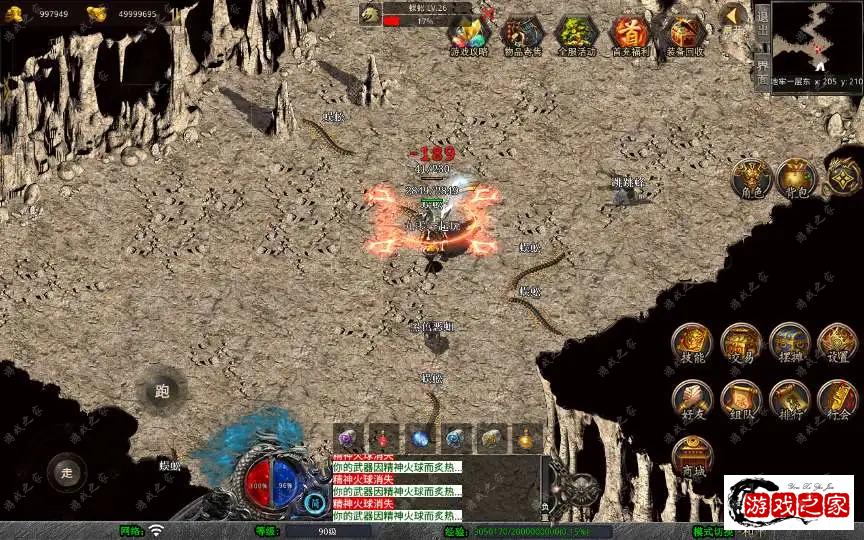Open the 首充福利 first-recharge reward
The image size is (864, 540).
pyautogui.click(x=630, y=36)
